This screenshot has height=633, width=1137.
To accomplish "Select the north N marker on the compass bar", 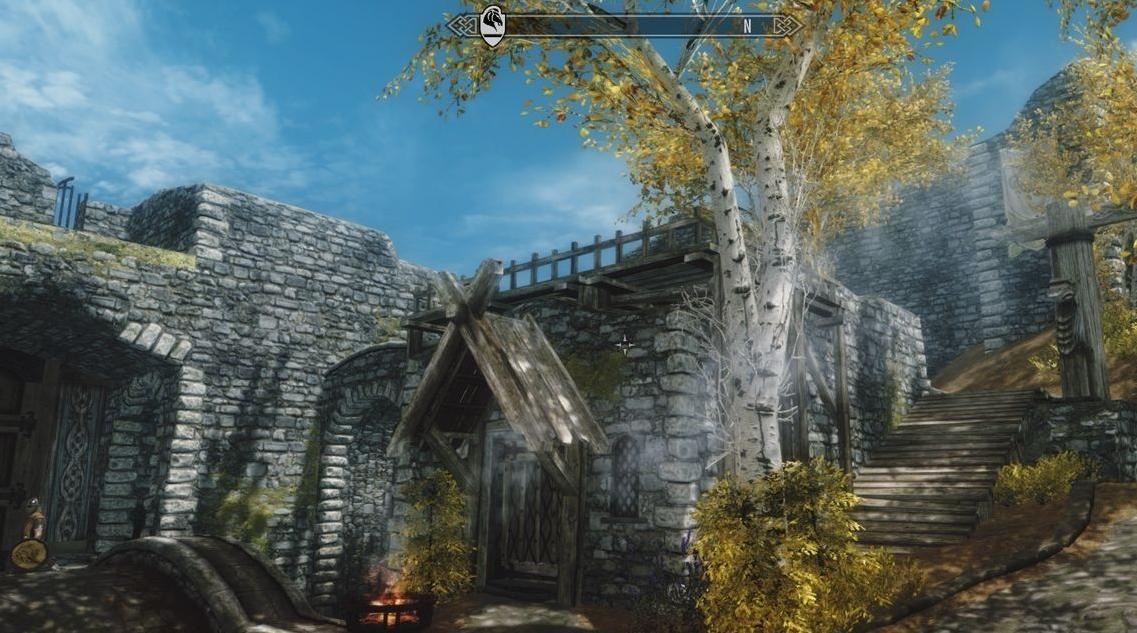I will click(747, 27).
